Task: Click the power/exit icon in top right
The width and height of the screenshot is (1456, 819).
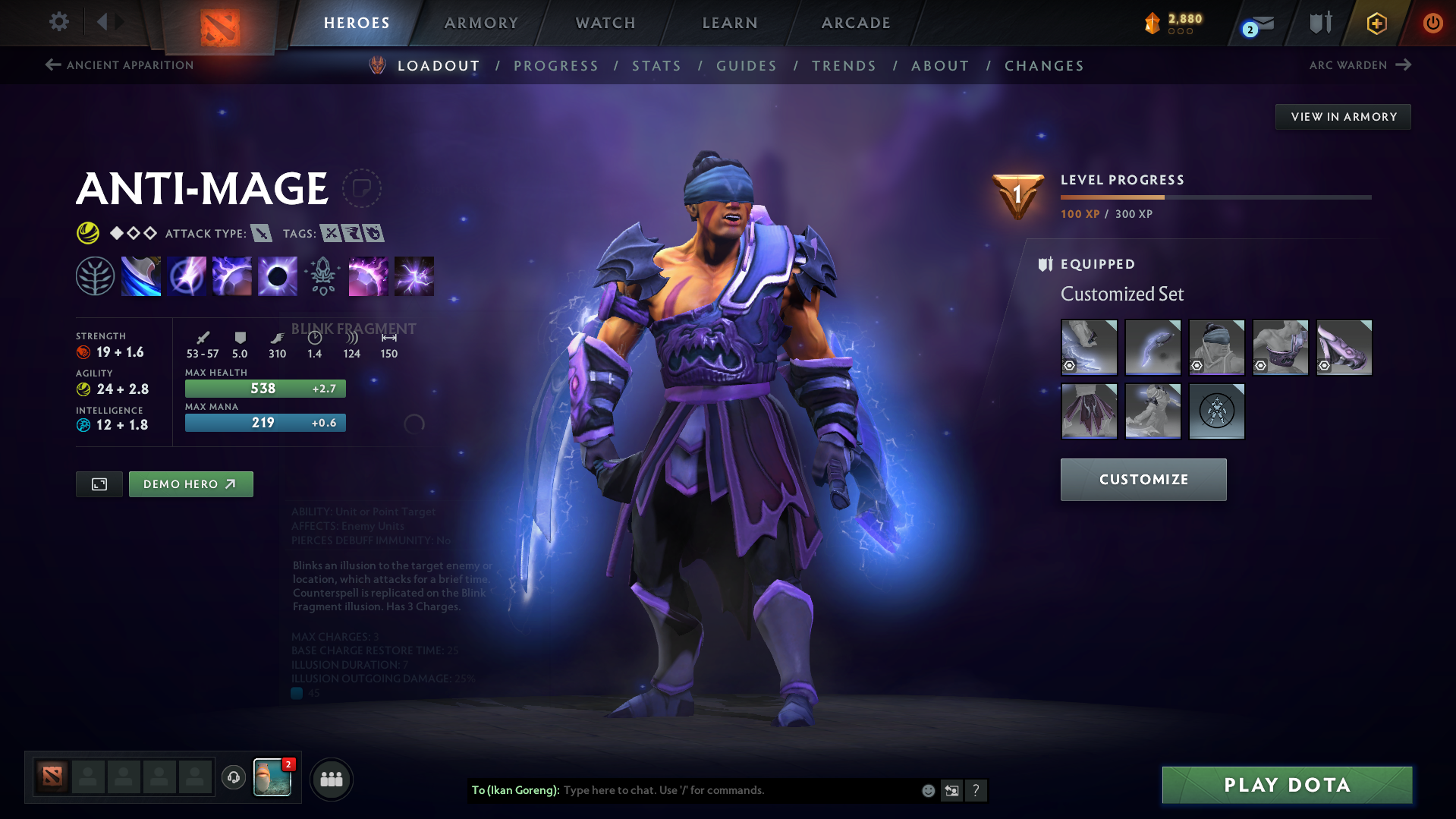Action: (1432, 23)
